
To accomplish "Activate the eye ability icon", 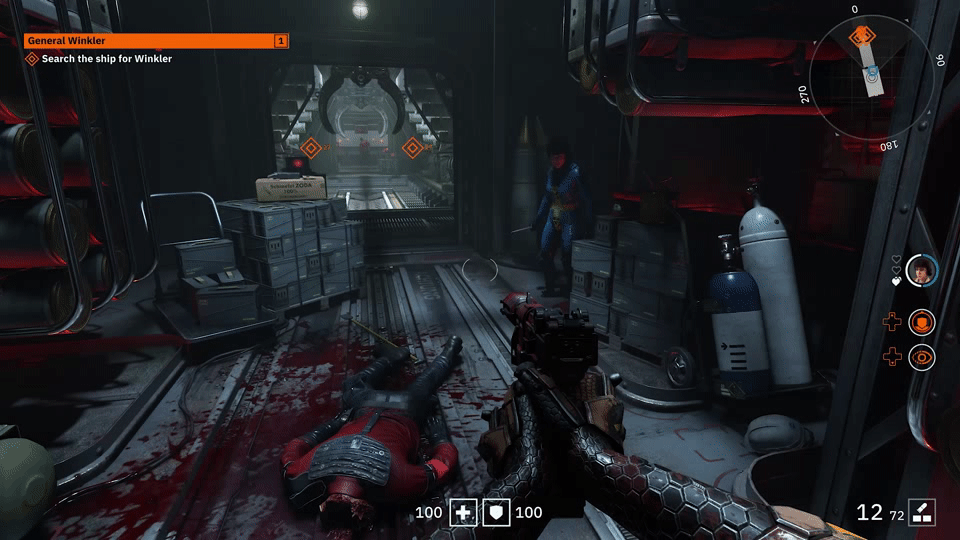I will tap(921, 356).
